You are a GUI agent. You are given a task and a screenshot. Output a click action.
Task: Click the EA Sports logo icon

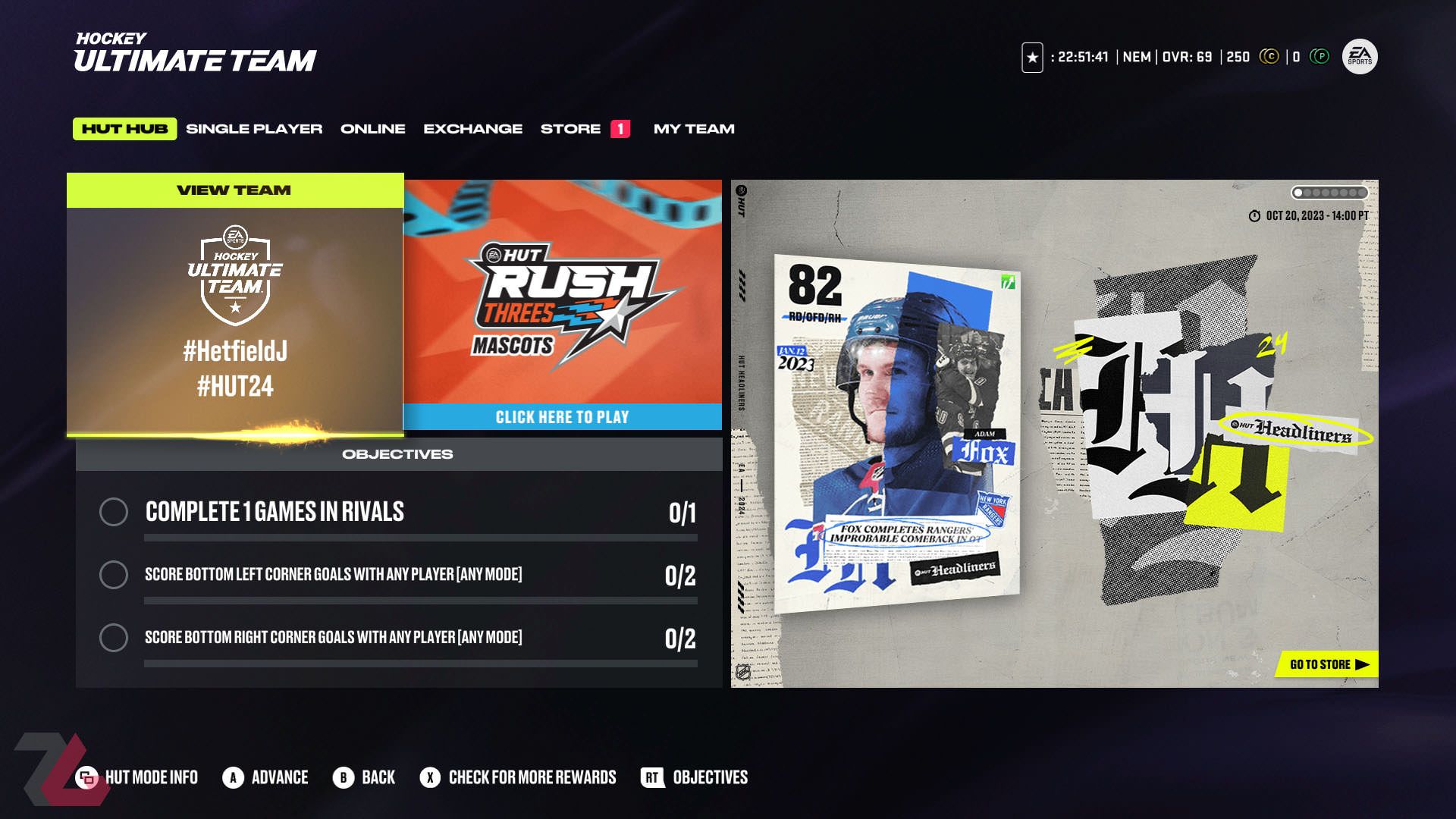(1359, 57)
